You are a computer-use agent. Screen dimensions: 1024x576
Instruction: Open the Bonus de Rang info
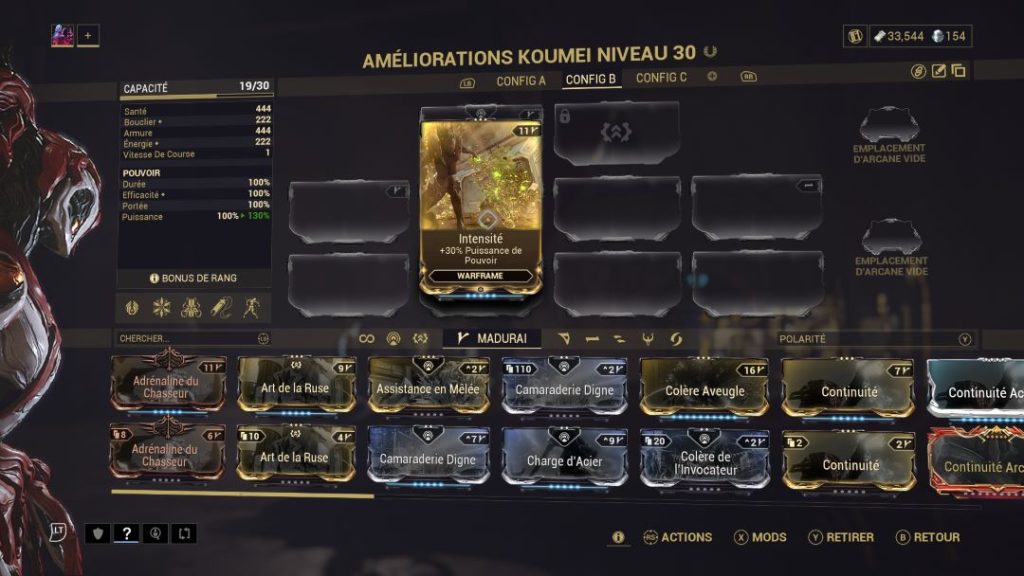pos(194,278)
